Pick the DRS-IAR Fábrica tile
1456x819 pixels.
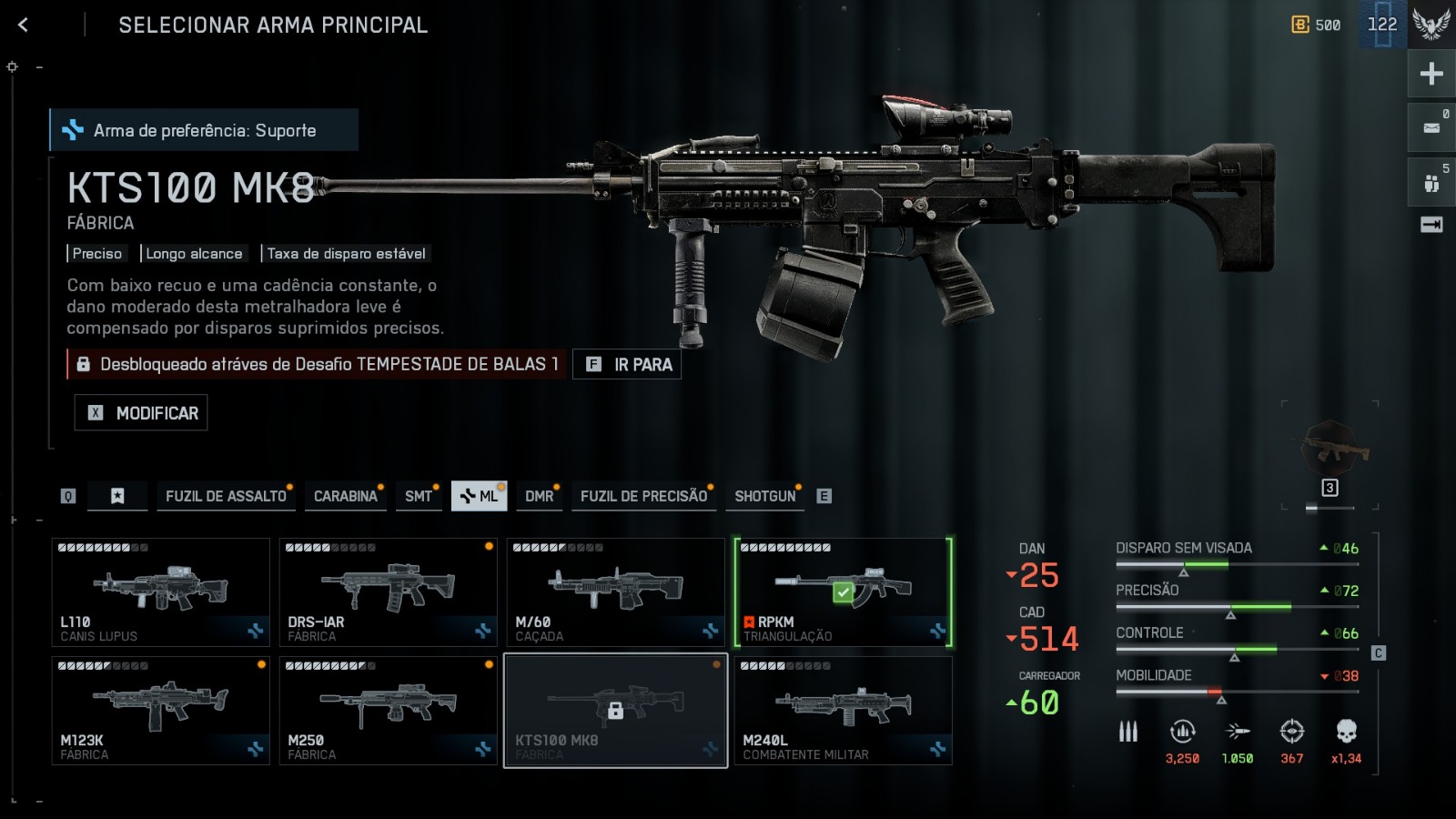click(388, 592)
